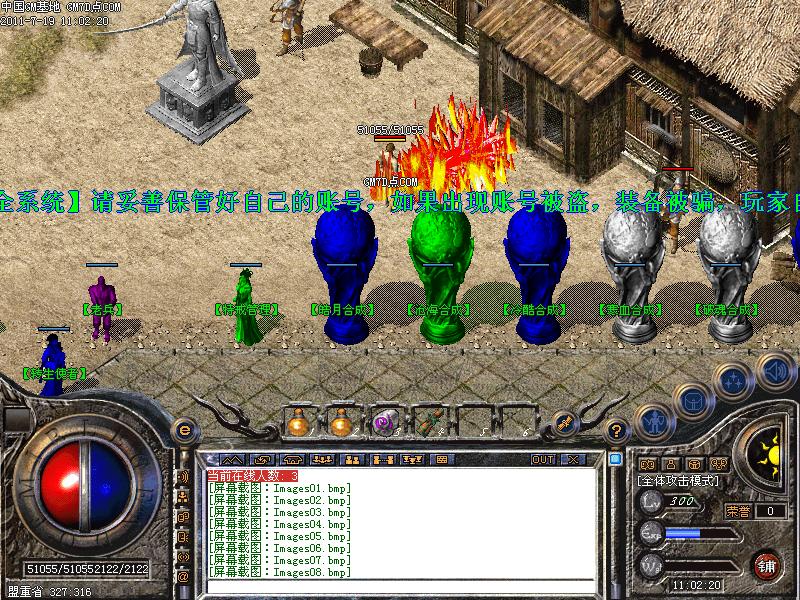
Task: Click in the chat text input field
Action: coord(400,586)
